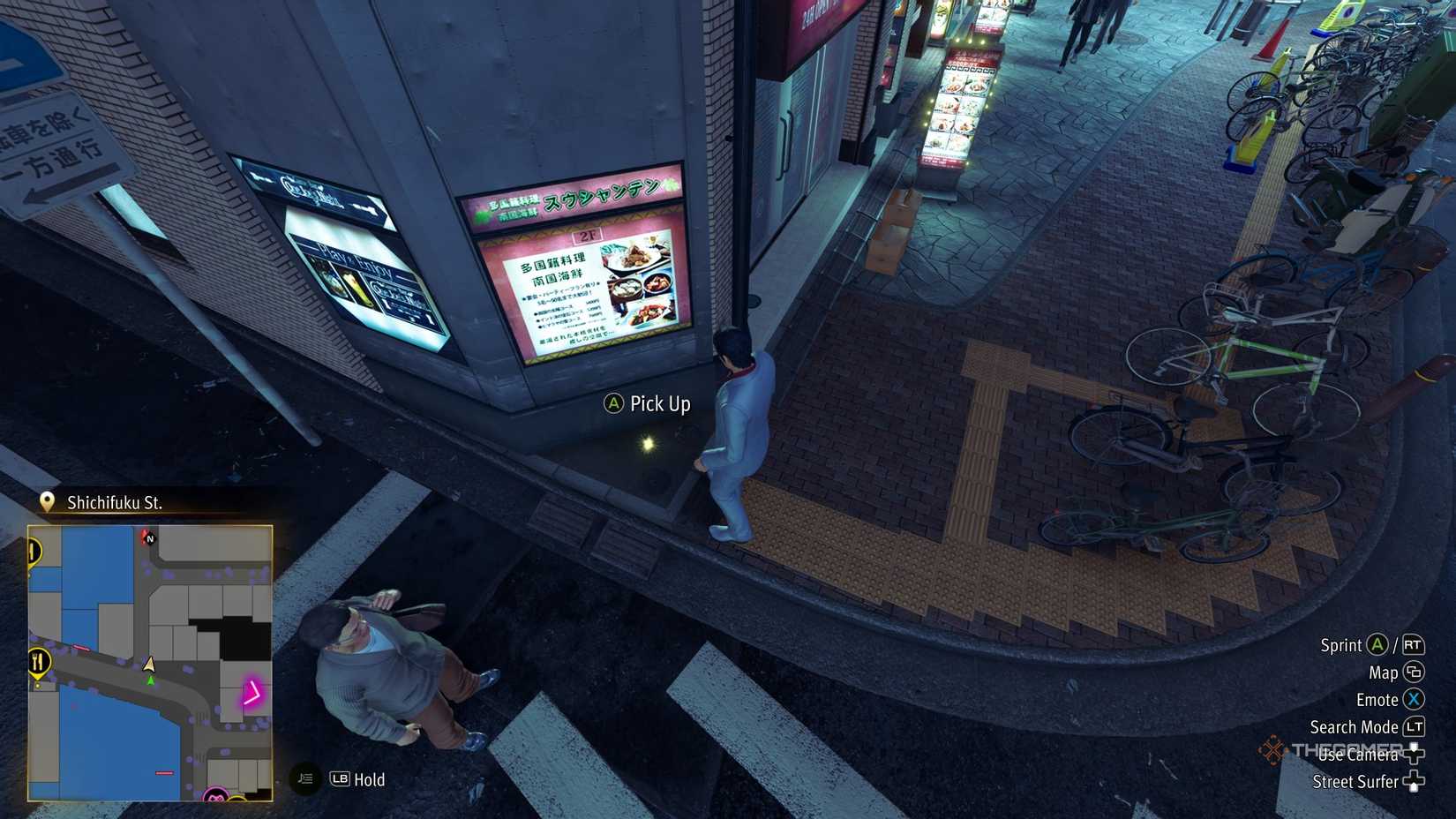Toggle walk mode via the LB Hold prompt

point(357,779)
